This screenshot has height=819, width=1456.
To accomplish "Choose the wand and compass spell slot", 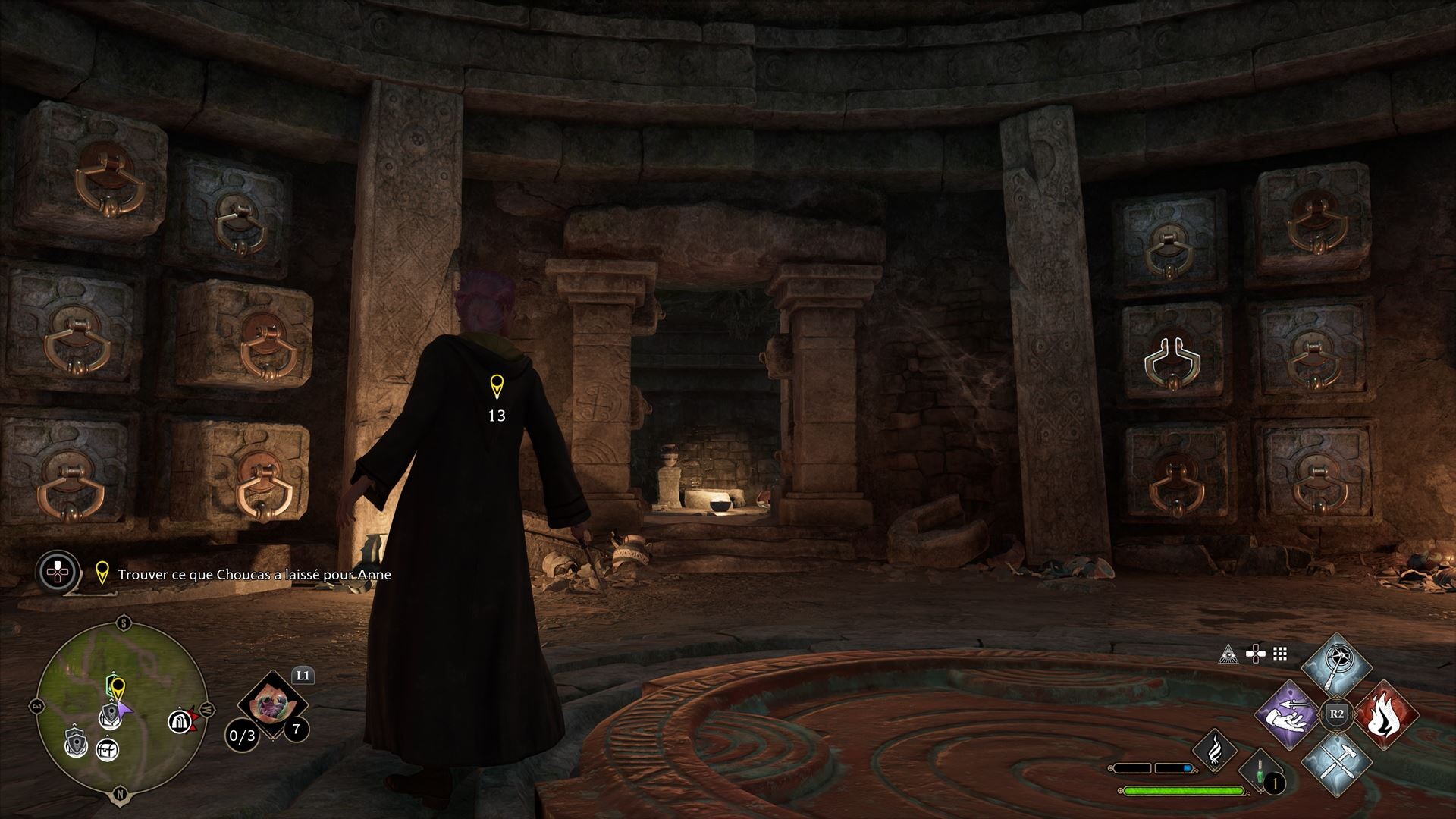I will tap(1336, 667).
